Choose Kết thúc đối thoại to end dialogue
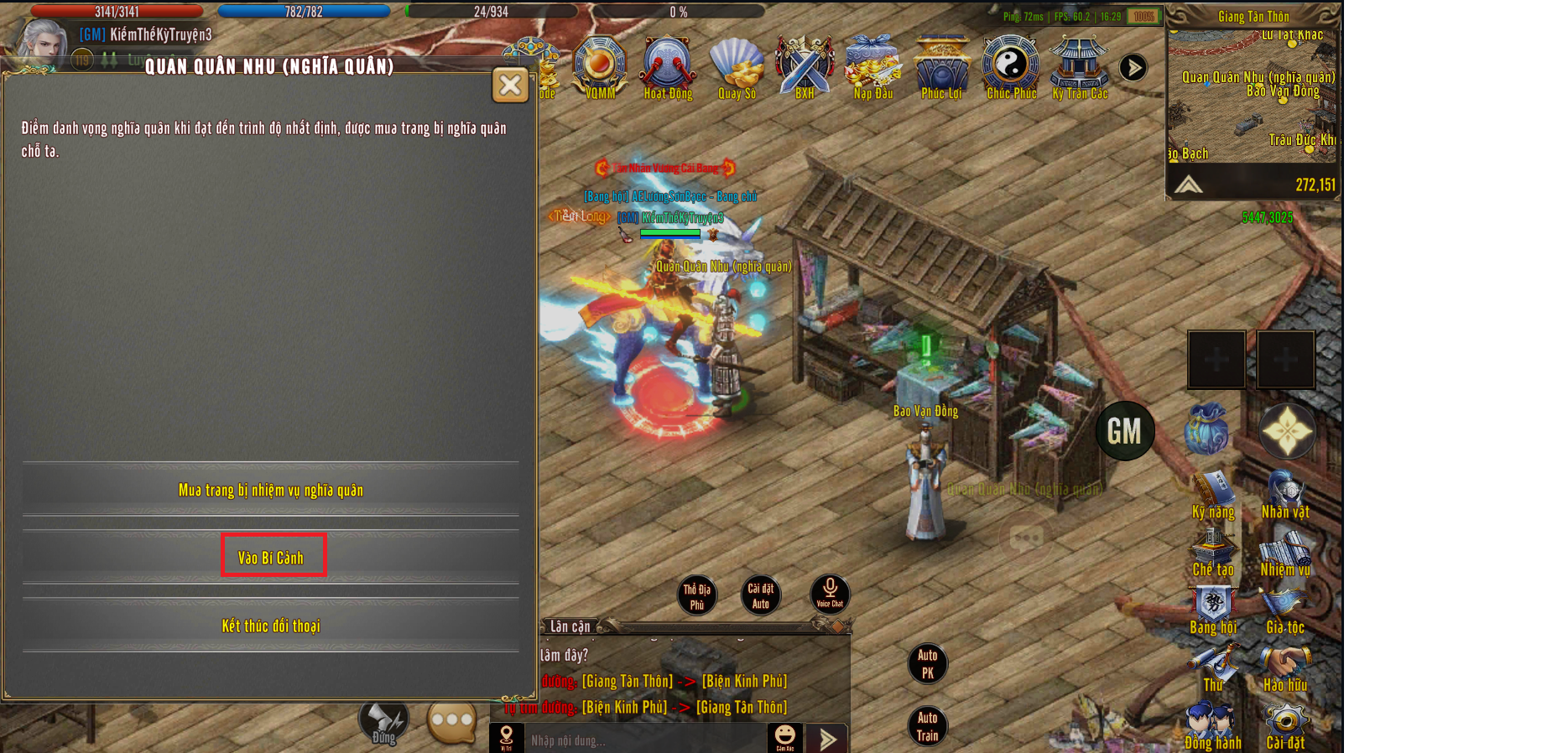Image resolution: width=1568 pixels, height=753 pixels. (271, 626)
